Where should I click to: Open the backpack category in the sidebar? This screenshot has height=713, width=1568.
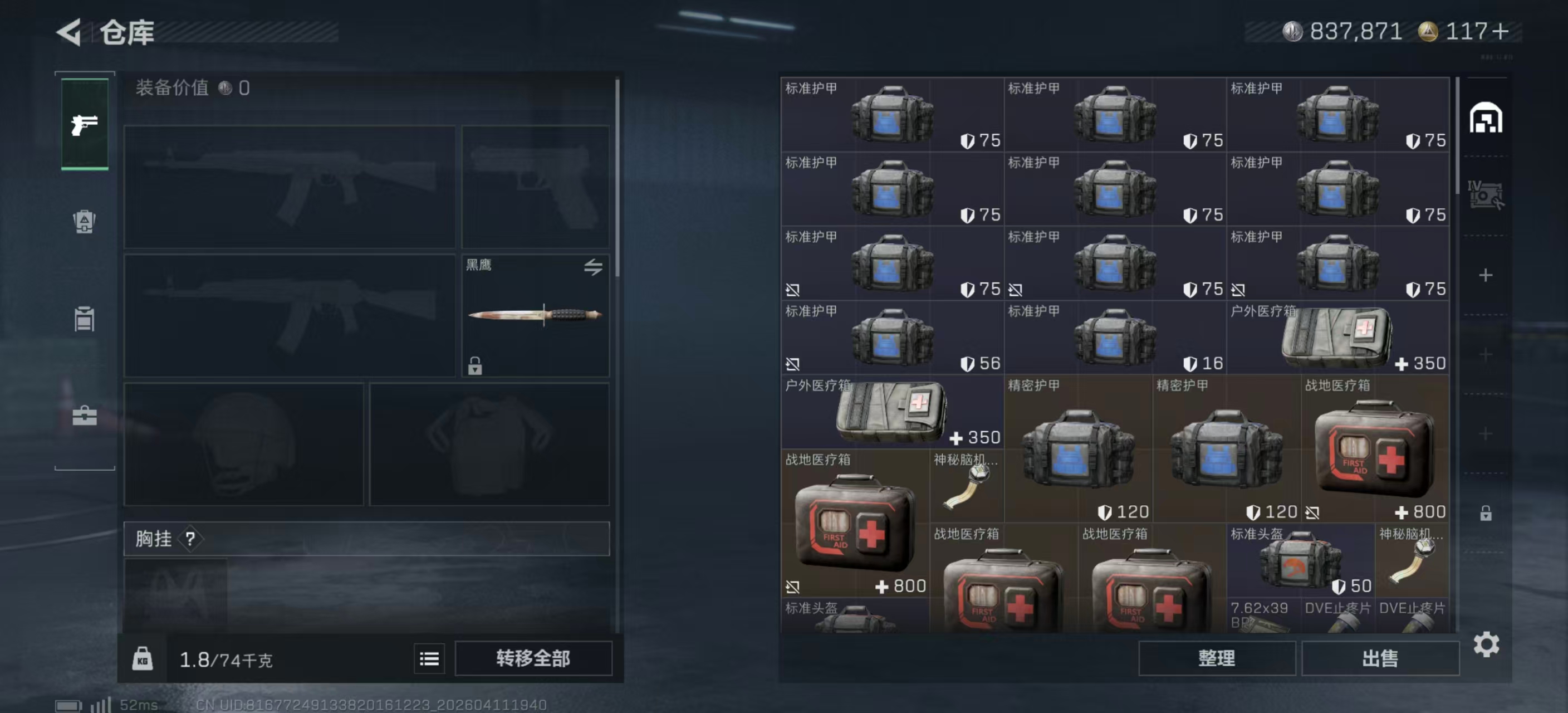[84, 222]
